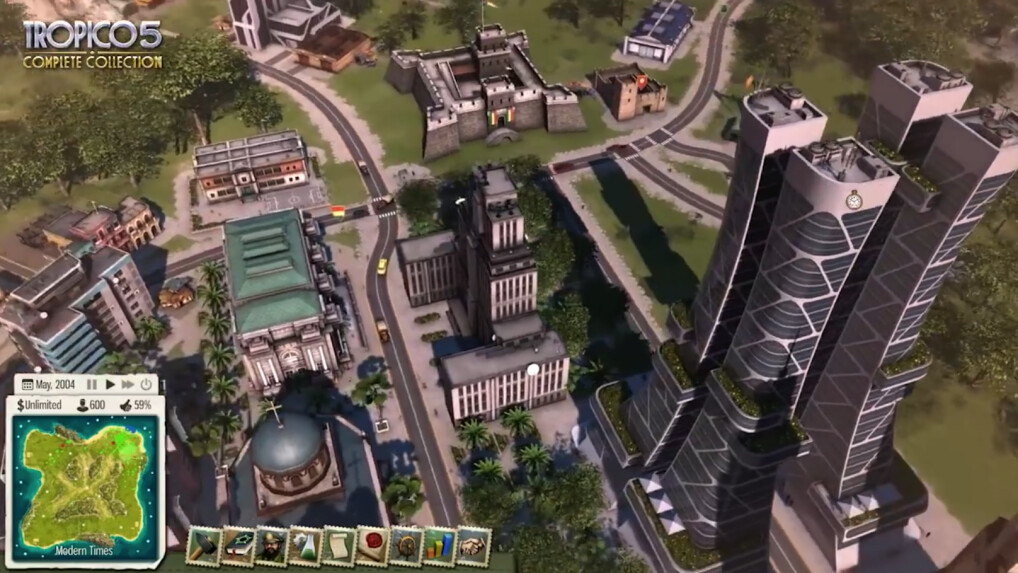Select the El Presidente portrait stamp
This screenshot has height=573, width=1018.
[x=270, y=546]
